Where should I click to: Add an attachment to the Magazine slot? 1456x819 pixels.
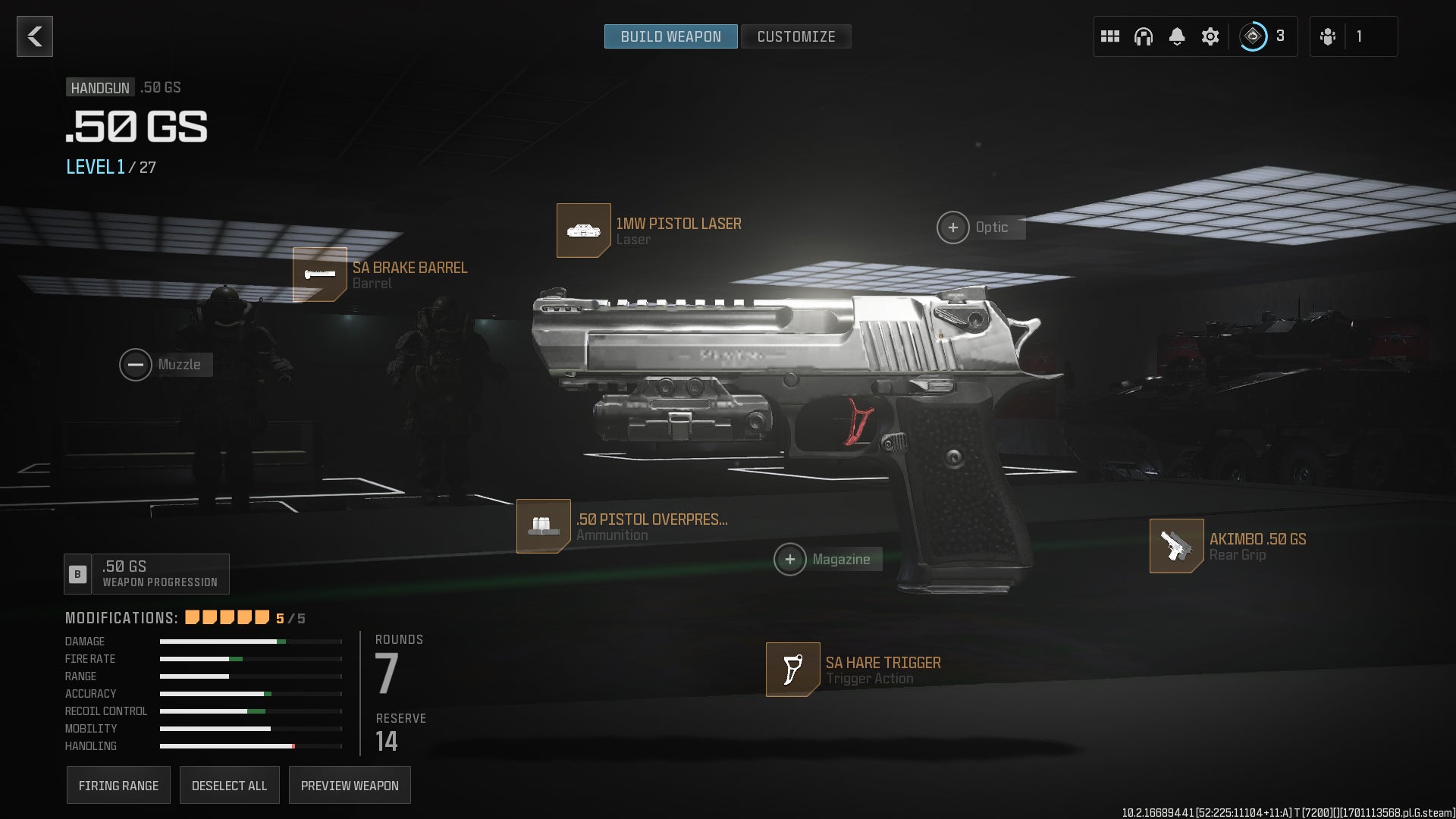click(792, 559)
